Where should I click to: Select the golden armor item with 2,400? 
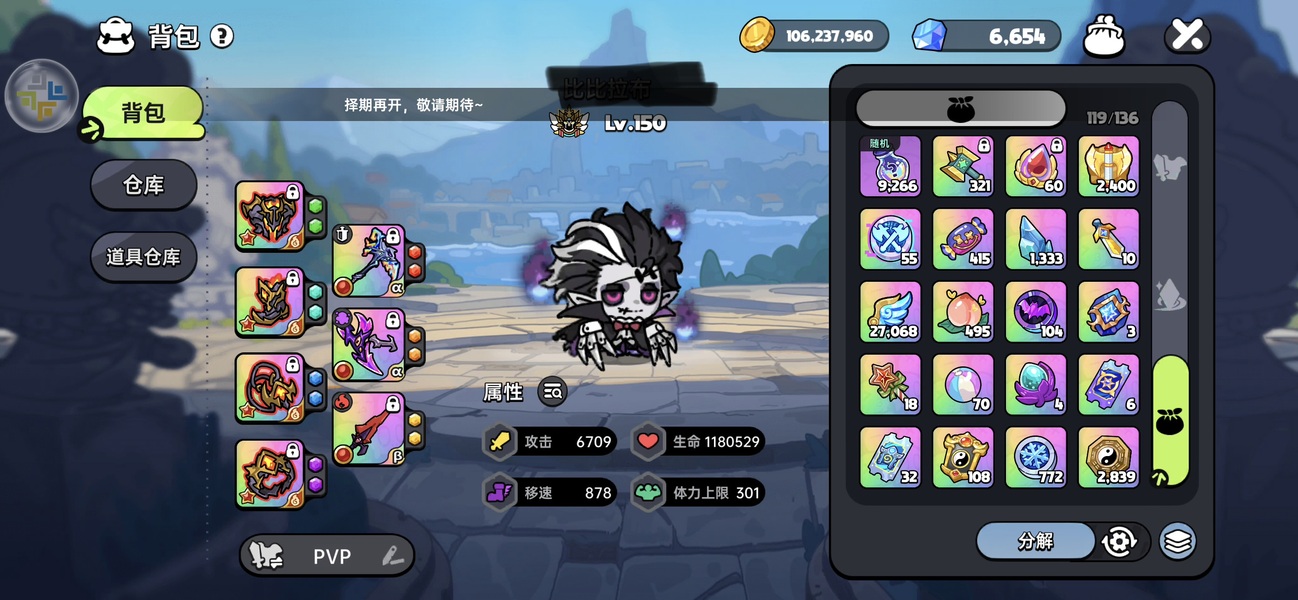pyautogui.click(x=1108, y=166)
